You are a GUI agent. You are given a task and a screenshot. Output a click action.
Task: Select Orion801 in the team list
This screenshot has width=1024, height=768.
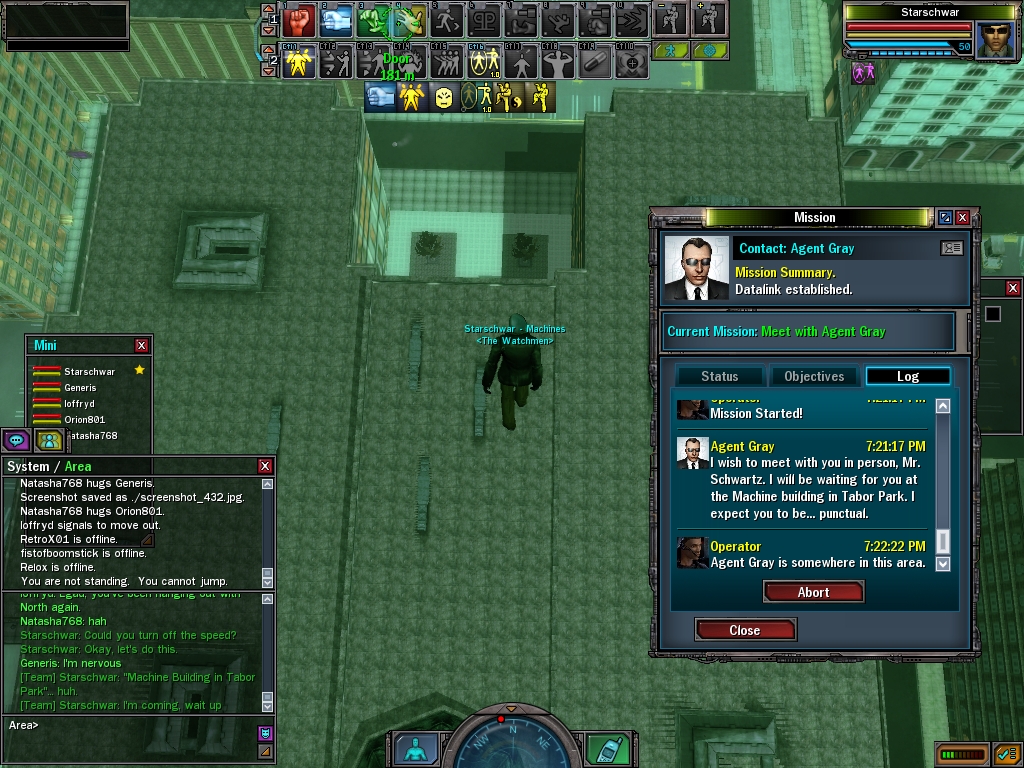coord(84,419)
